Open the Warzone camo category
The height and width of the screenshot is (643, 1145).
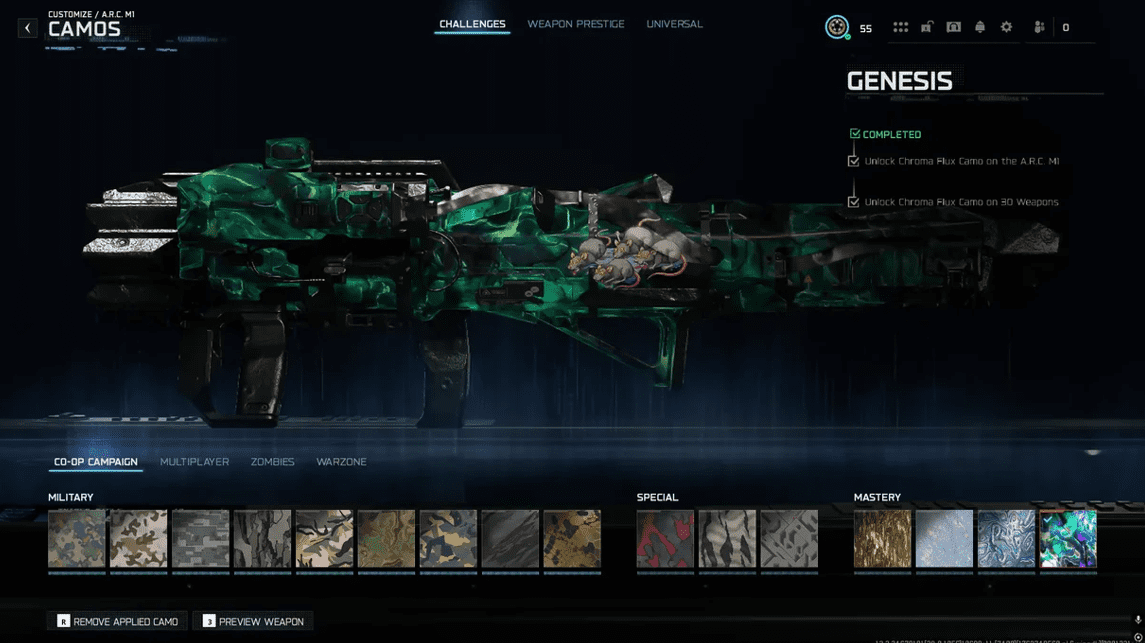coord(341,462)
